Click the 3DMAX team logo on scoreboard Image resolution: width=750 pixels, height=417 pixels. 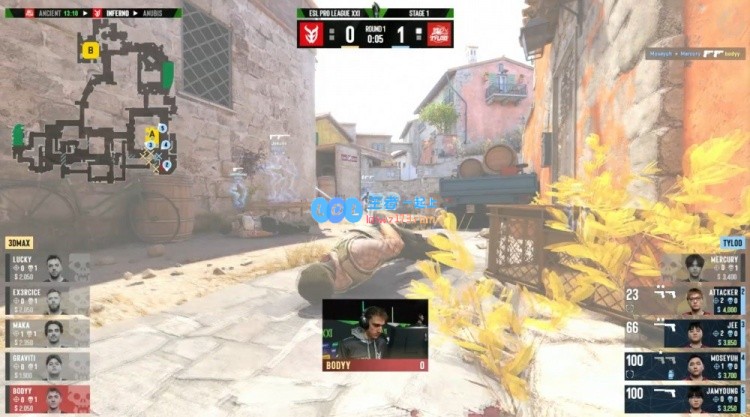(314, 33)
